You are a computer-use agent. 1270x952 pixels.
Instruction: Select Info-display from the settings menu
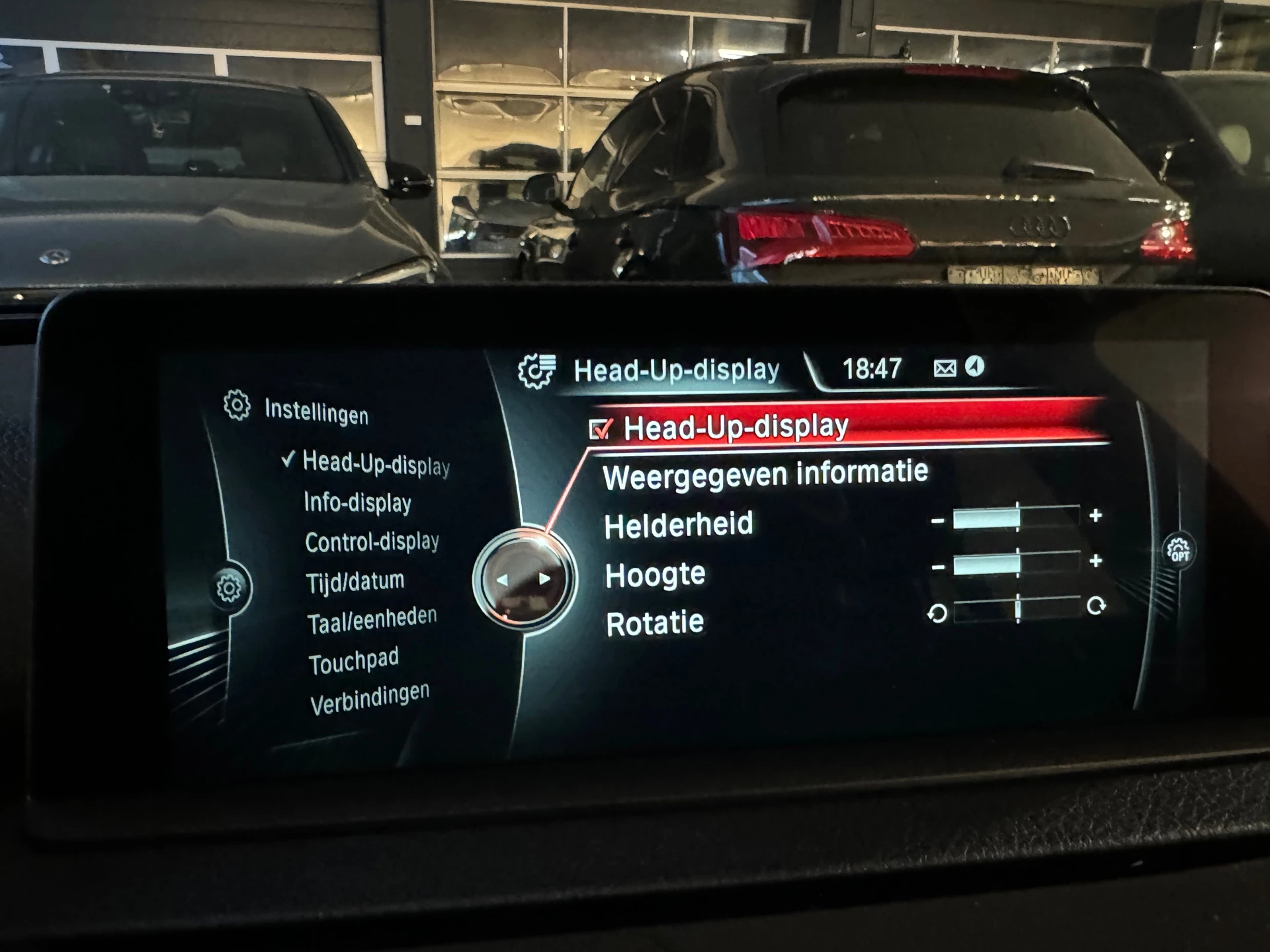point(356,502)
